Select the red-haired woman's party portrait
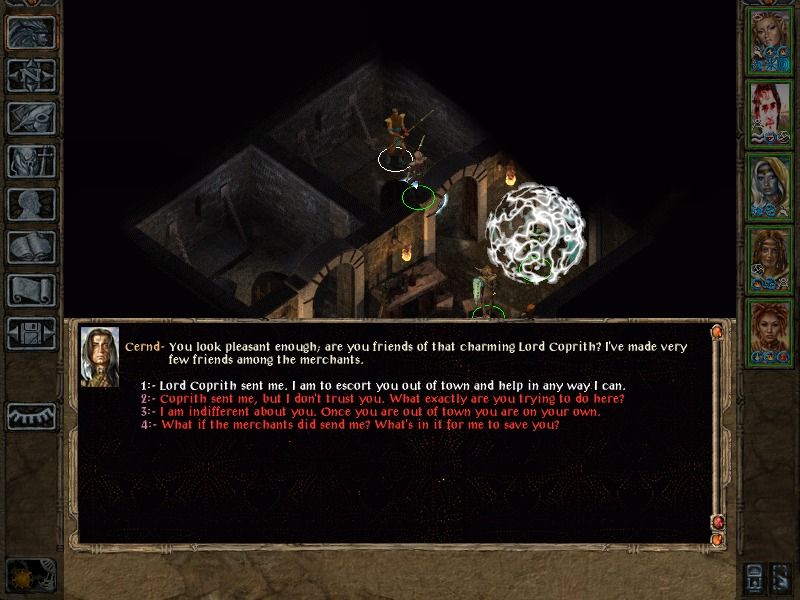The height and width of the screenshot is (600, 800). pos(770,332)
